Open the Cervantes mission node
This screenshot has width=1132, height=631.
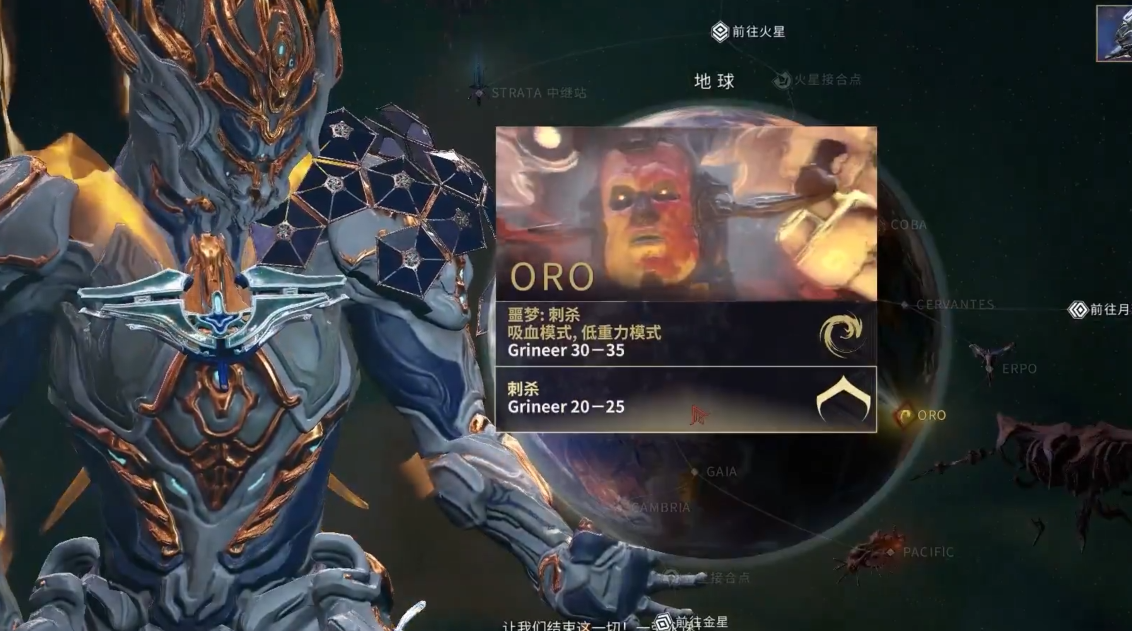point(905,304)
